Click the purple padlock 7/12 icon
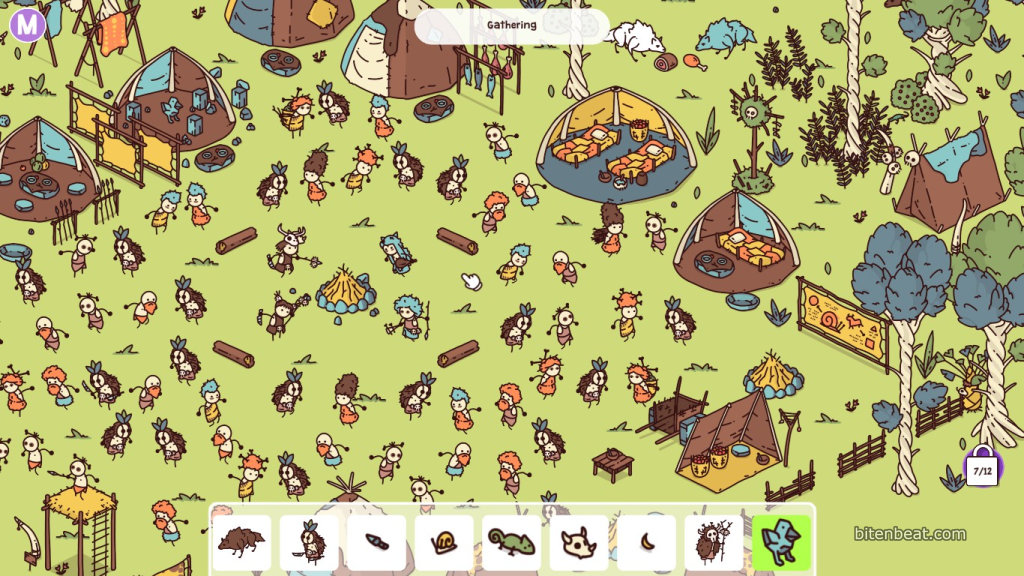This screenshot has width=1024, height=576. click(x=982, y=467)
